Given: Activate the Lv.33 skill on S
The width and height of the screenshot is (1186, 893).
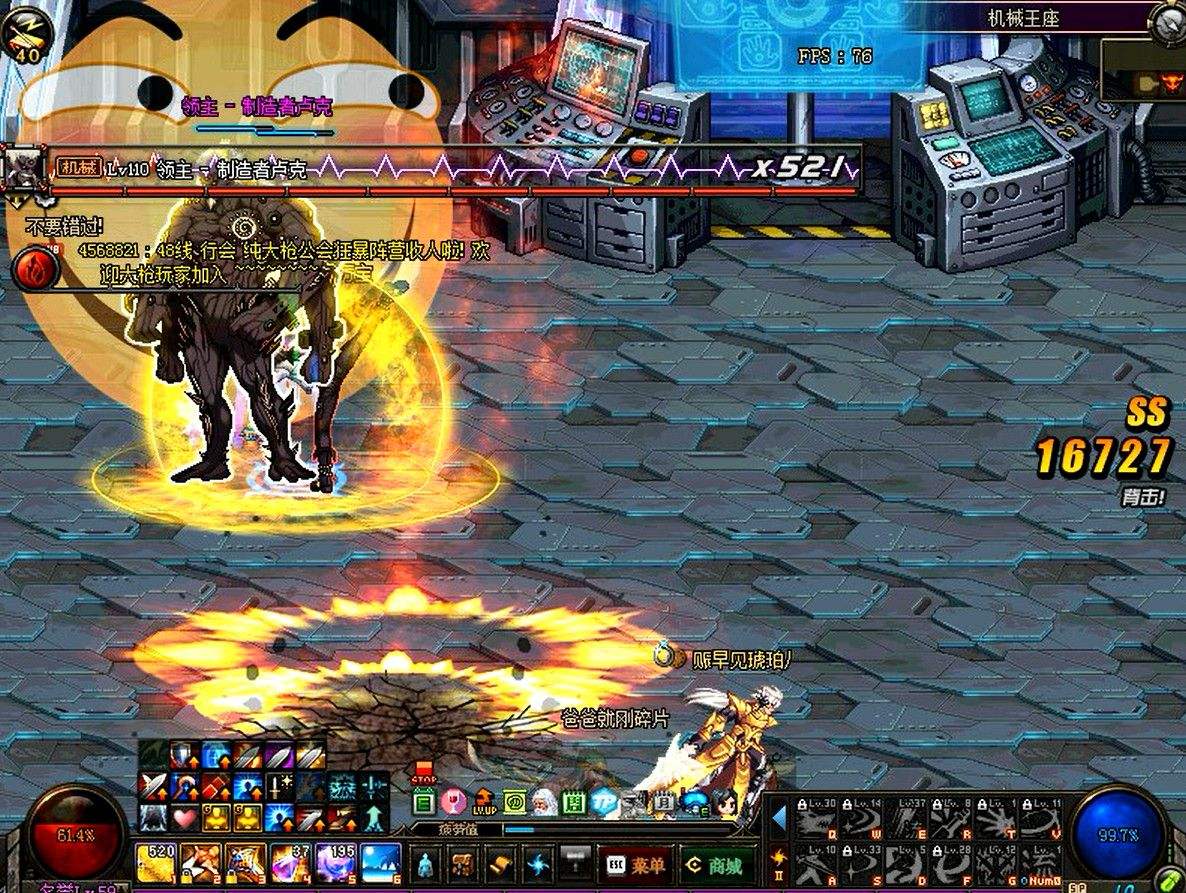Looking at the screenshot, I should [859, 866].
